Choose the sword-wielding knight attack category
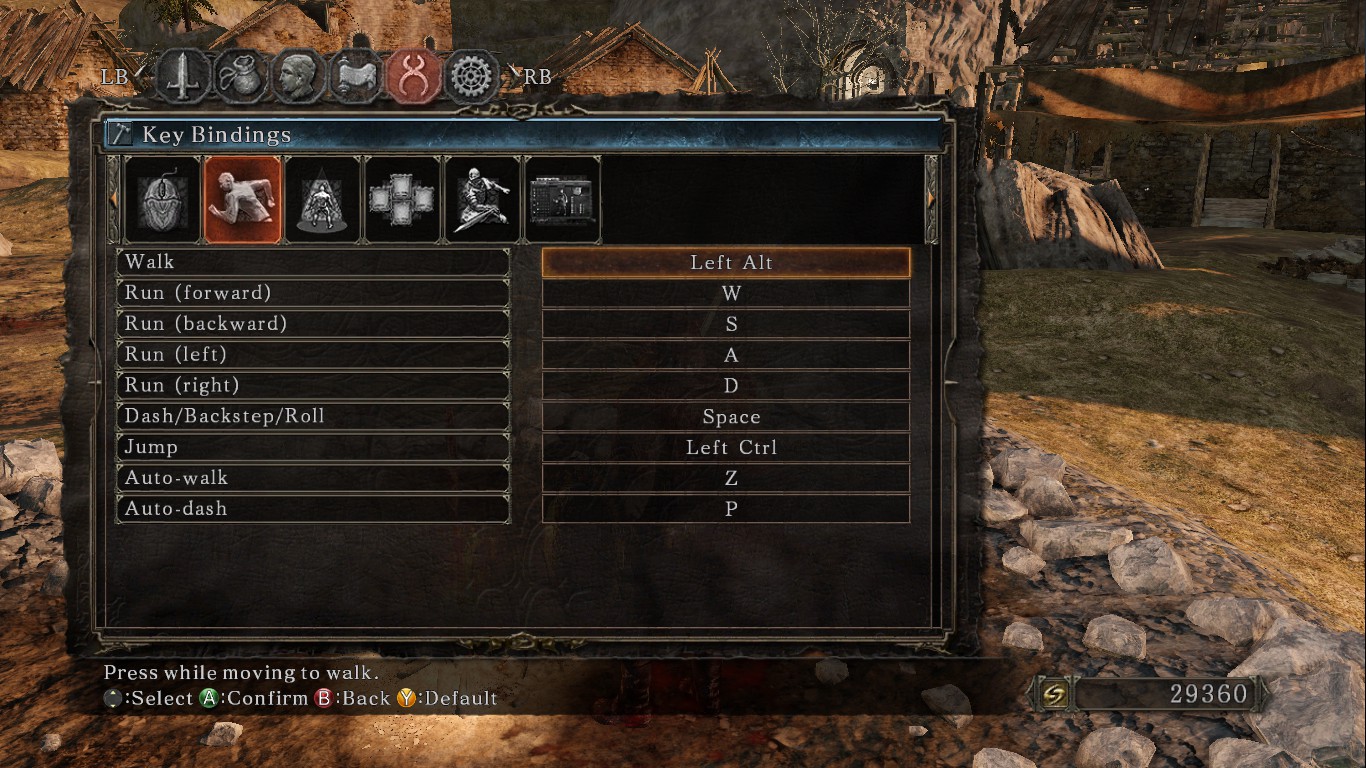 (x=482, y=200)
